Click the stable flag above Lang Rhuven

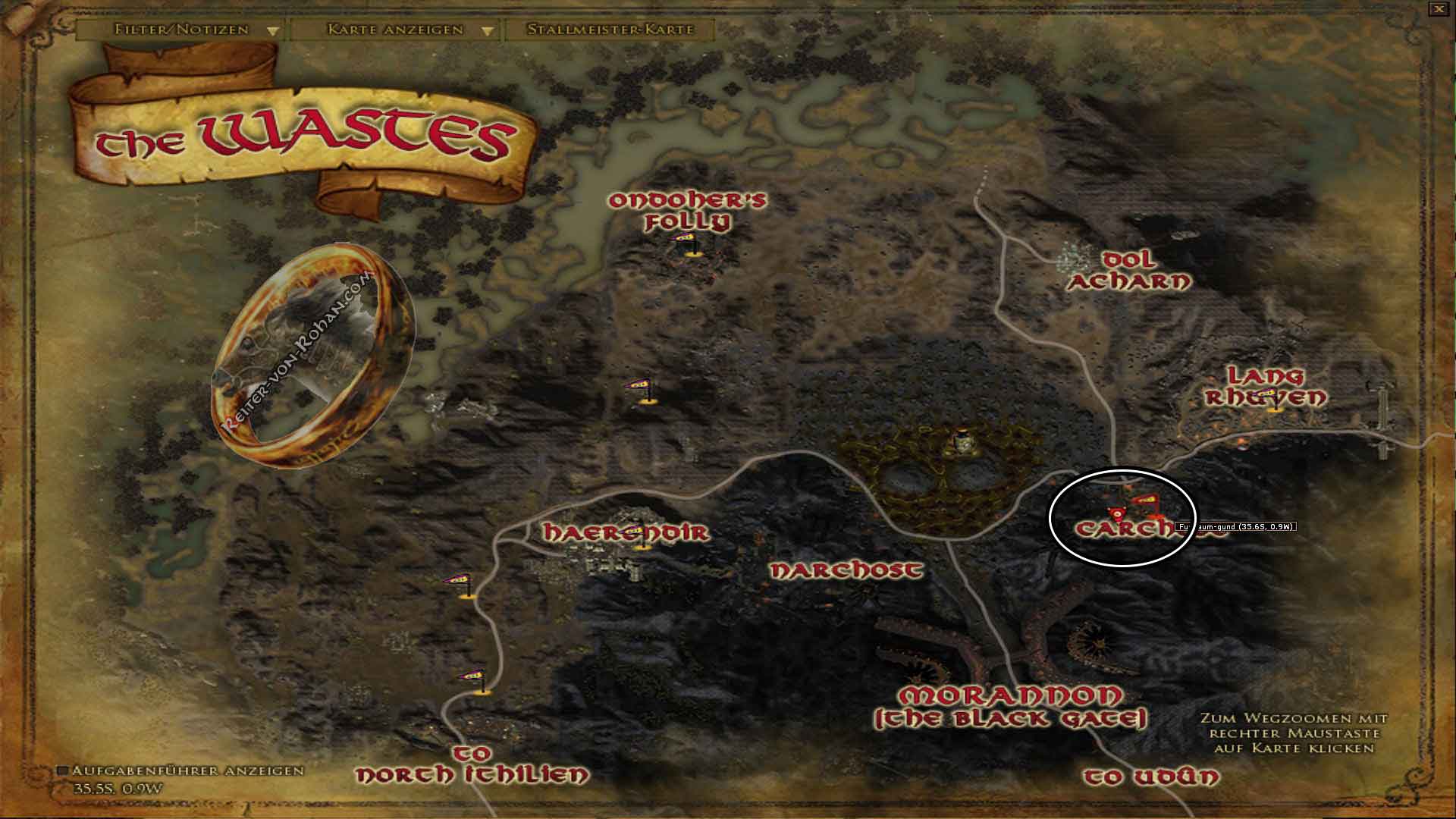tap(1268, 393)
